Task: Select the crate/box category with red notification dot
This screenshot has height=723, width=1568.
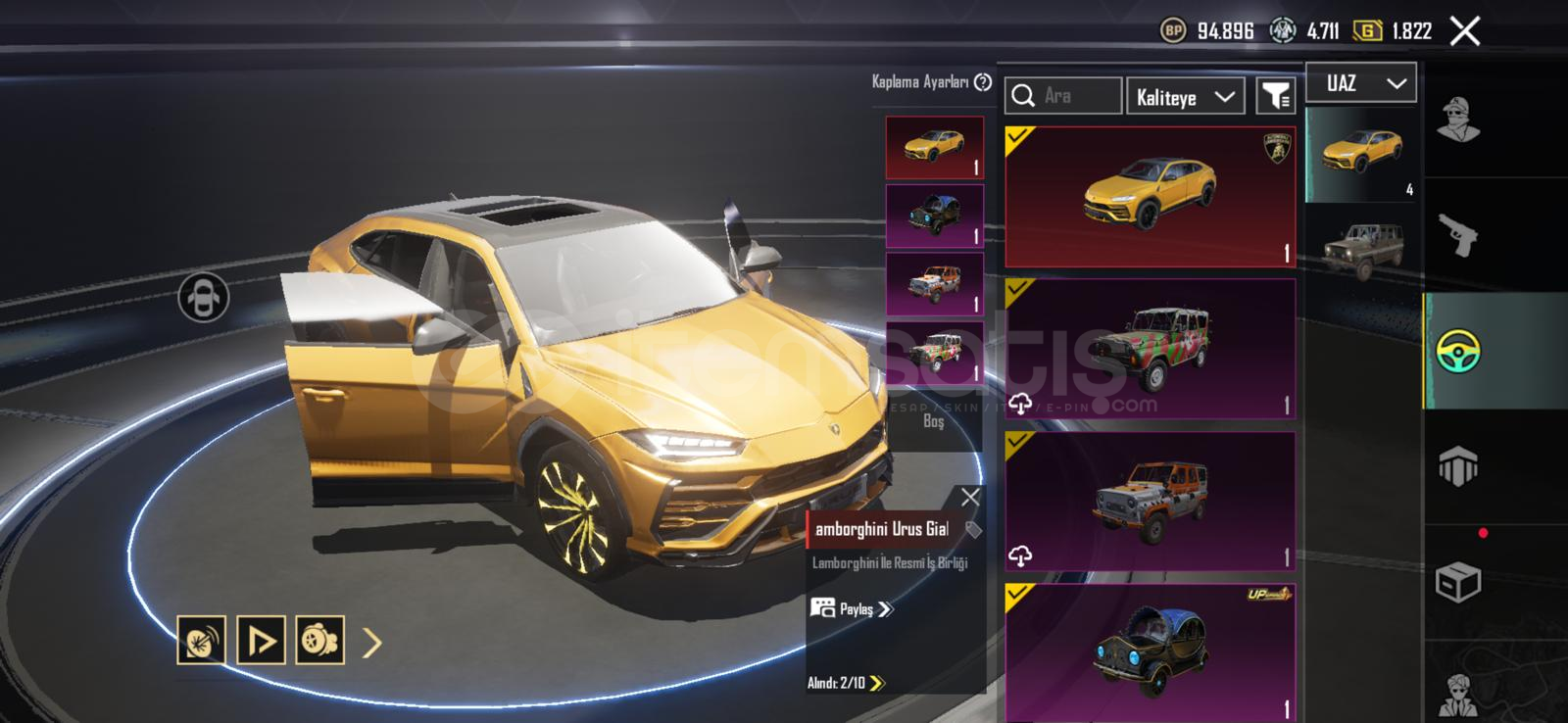Action: coord(1460,580)
